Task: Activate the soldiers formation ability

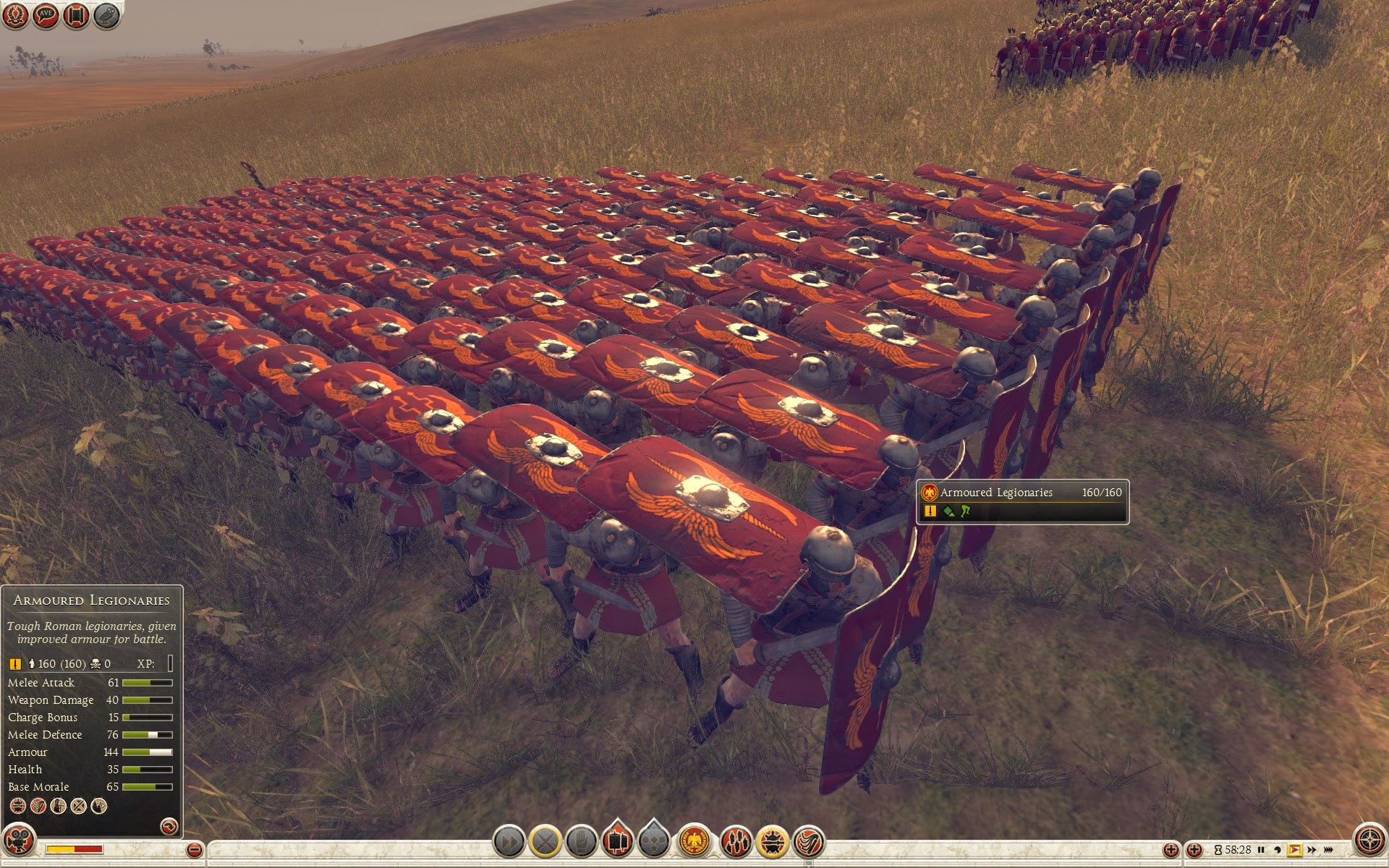Action: click(735, 842)
